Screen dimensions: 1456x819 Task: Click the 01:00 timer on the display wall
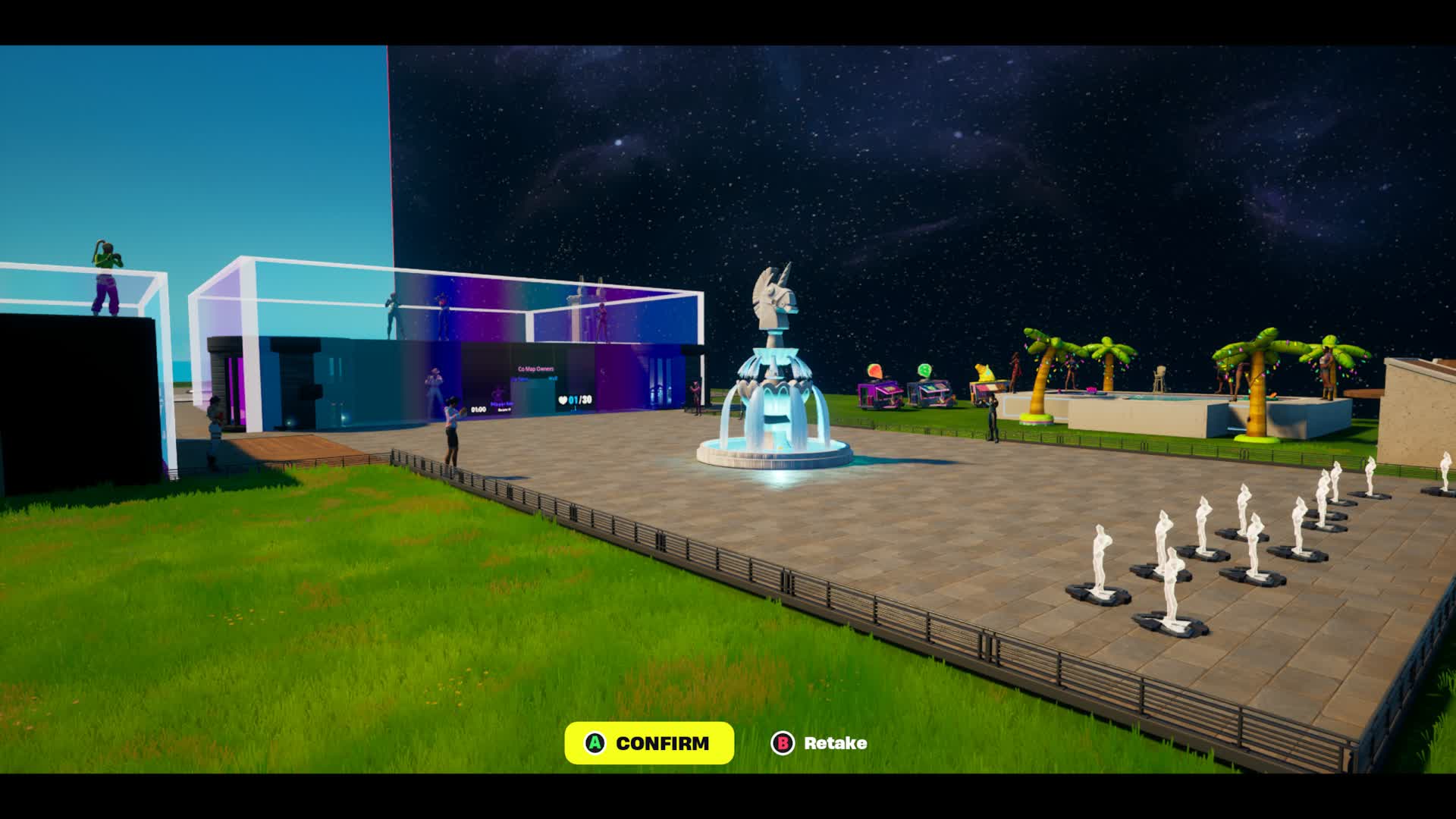(x=479, y=409)
